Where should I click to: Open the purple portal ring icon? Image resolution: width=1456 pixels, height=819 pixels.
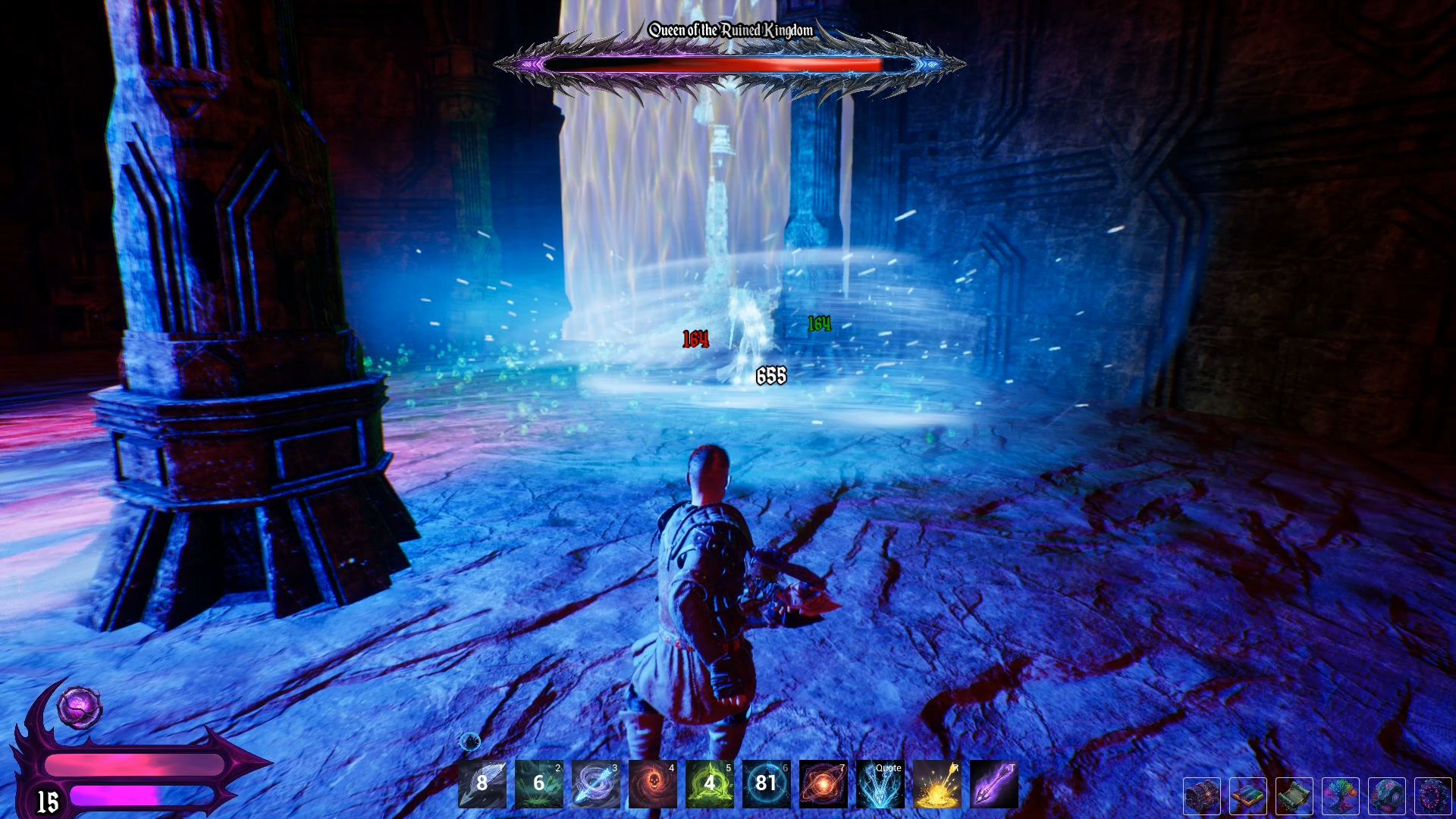(1432, 796)
